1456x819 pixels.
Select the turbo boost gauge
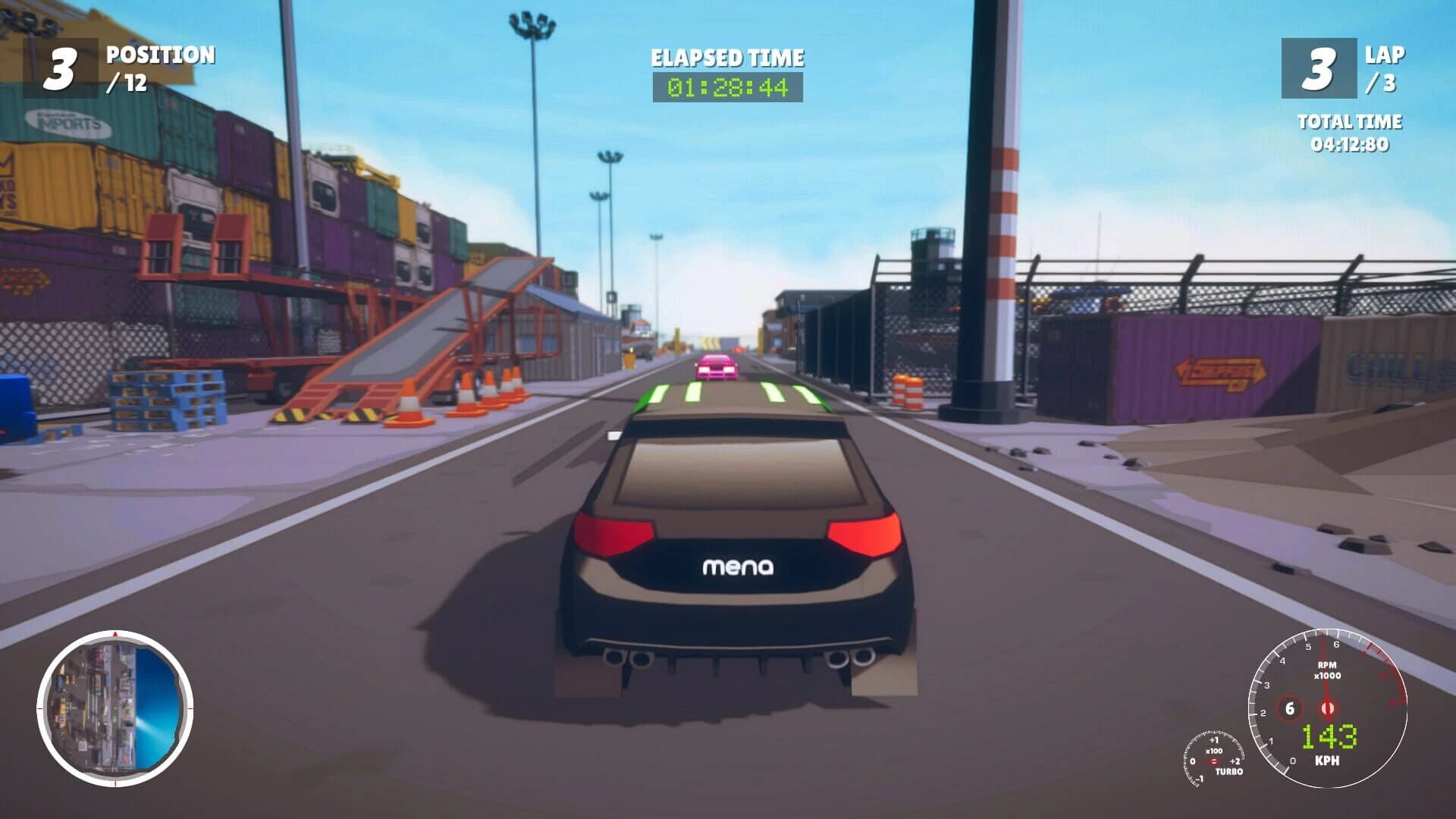[x=1214, y=760]
